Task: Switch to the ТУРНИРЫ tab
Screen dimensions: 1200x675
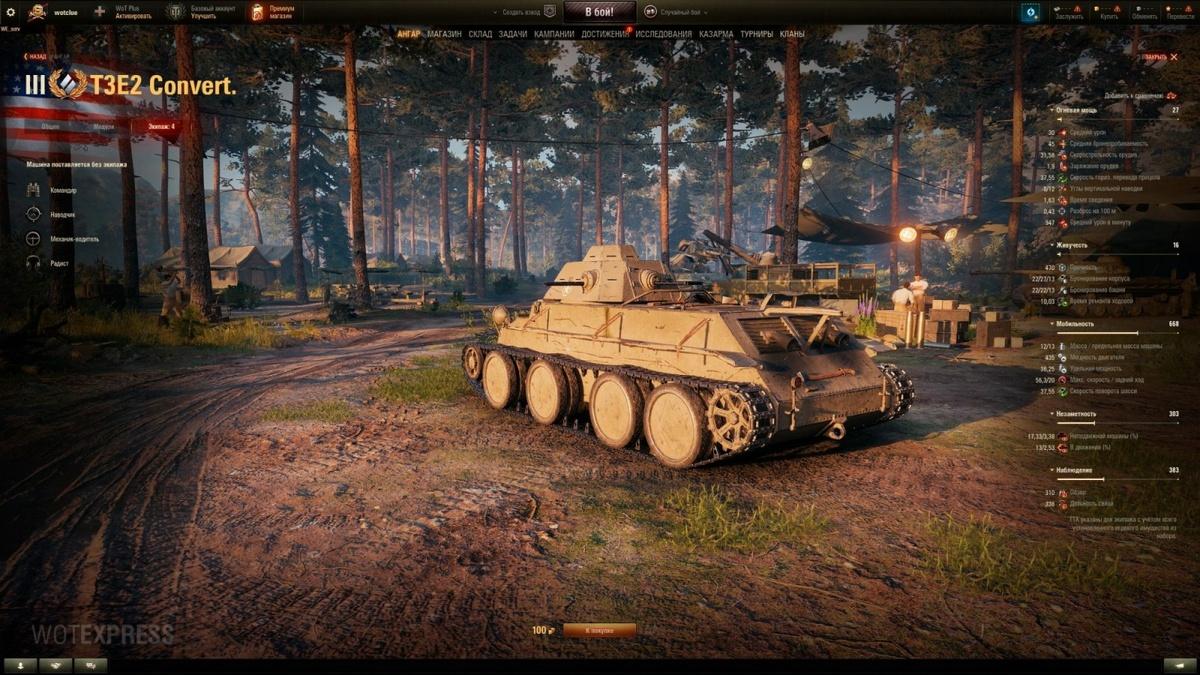Action: tap(756, 34)
